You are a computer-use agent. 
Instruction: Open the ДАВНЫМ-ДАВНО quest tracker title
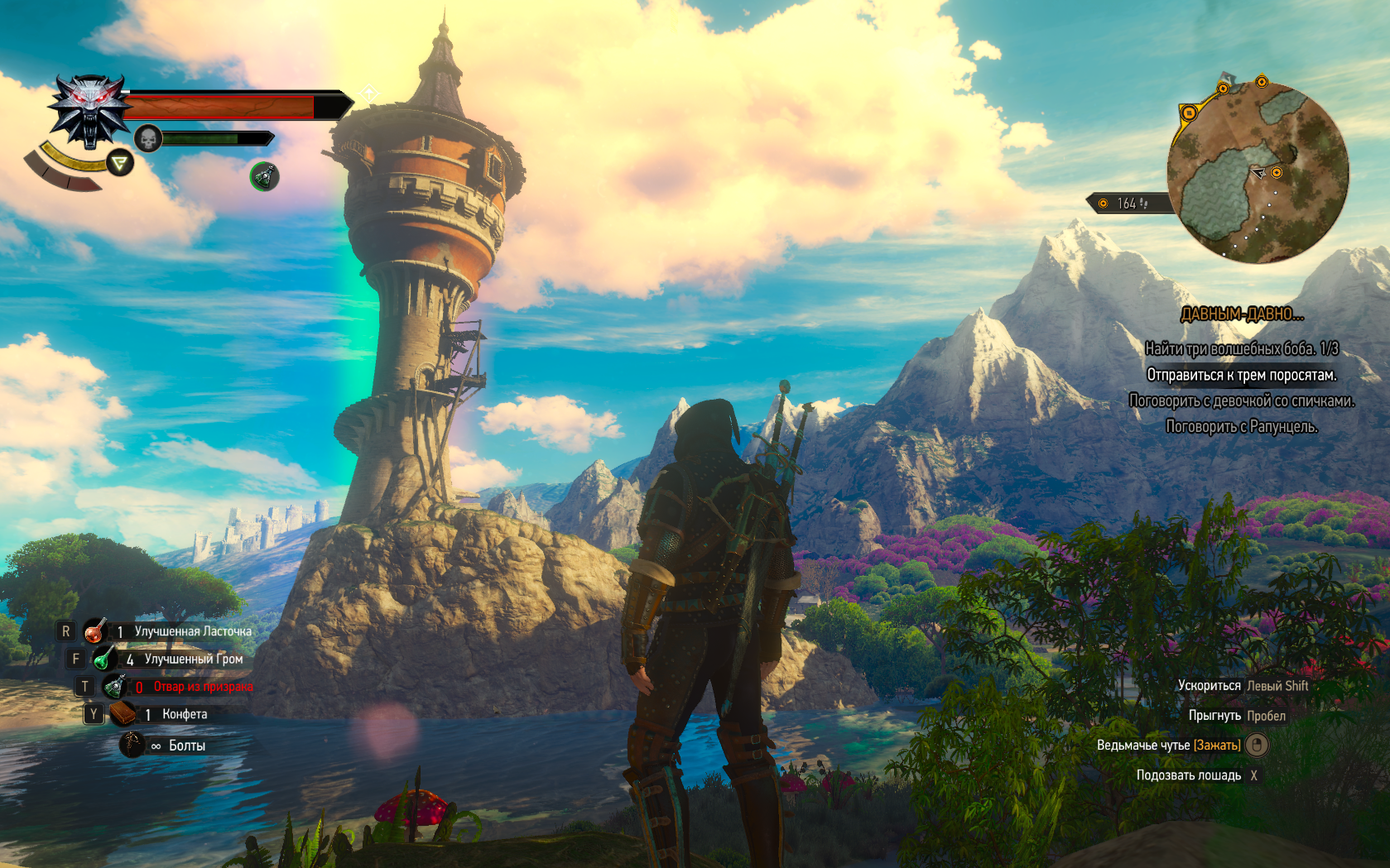click(1241, 314)
